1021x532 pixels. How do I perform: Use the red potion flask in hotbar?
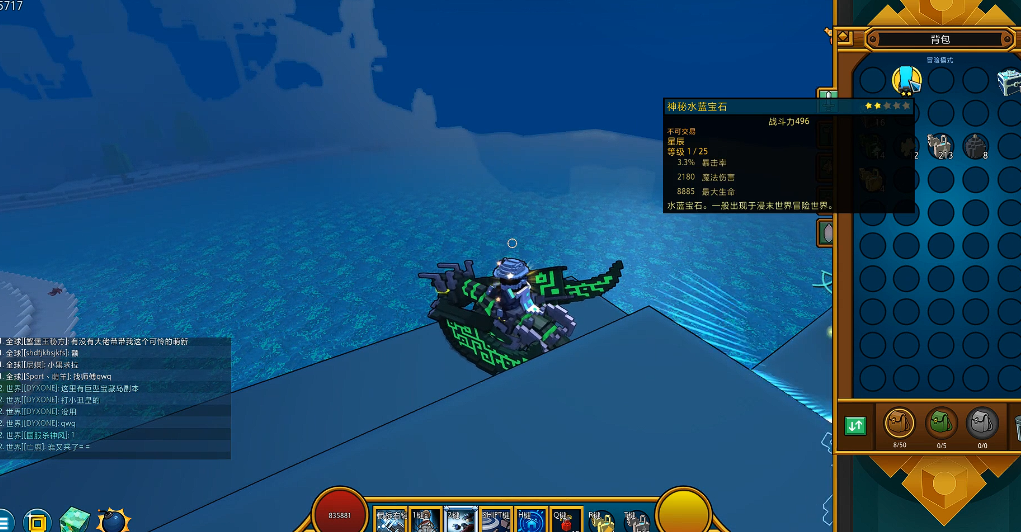pyautogui.click(x=564, y=521)
